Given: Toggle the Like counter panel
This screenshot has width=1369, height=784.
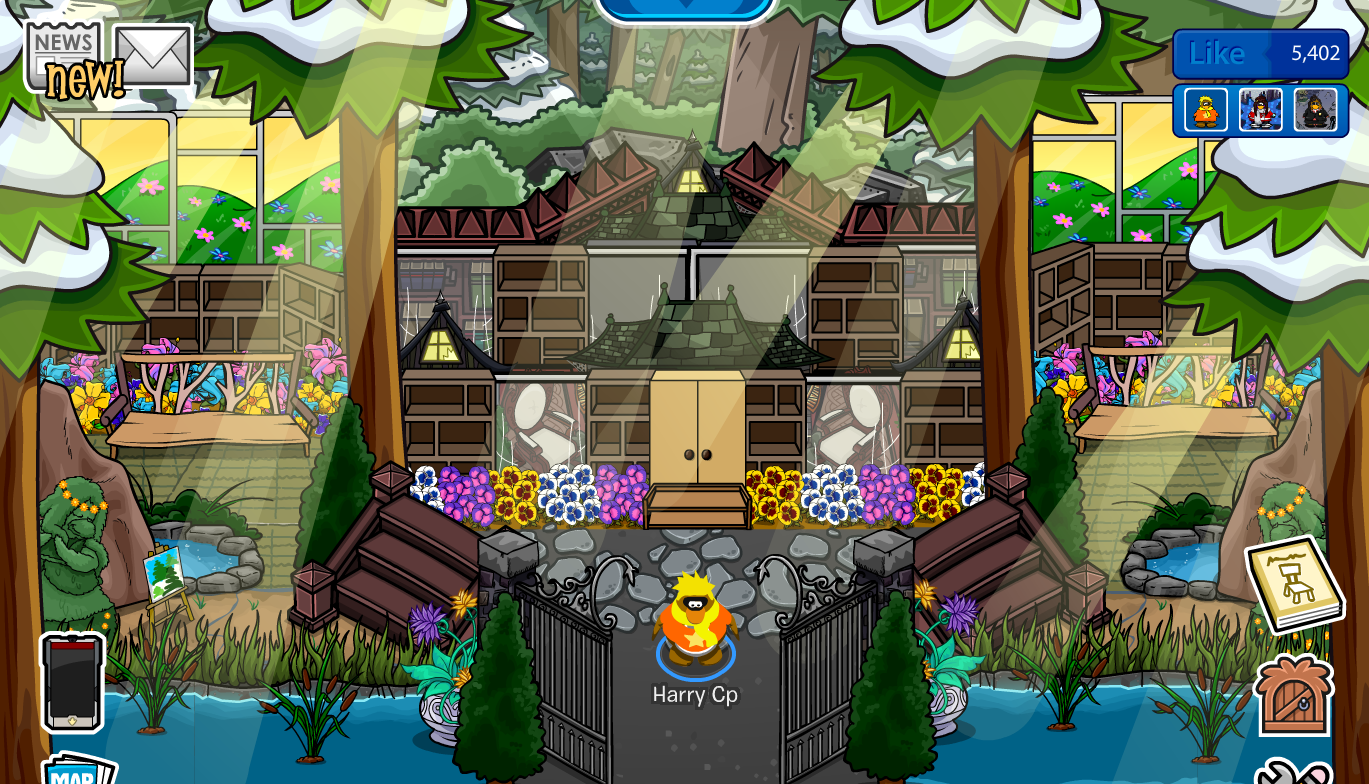Looking at the screenshot, I should [1258, 53].
